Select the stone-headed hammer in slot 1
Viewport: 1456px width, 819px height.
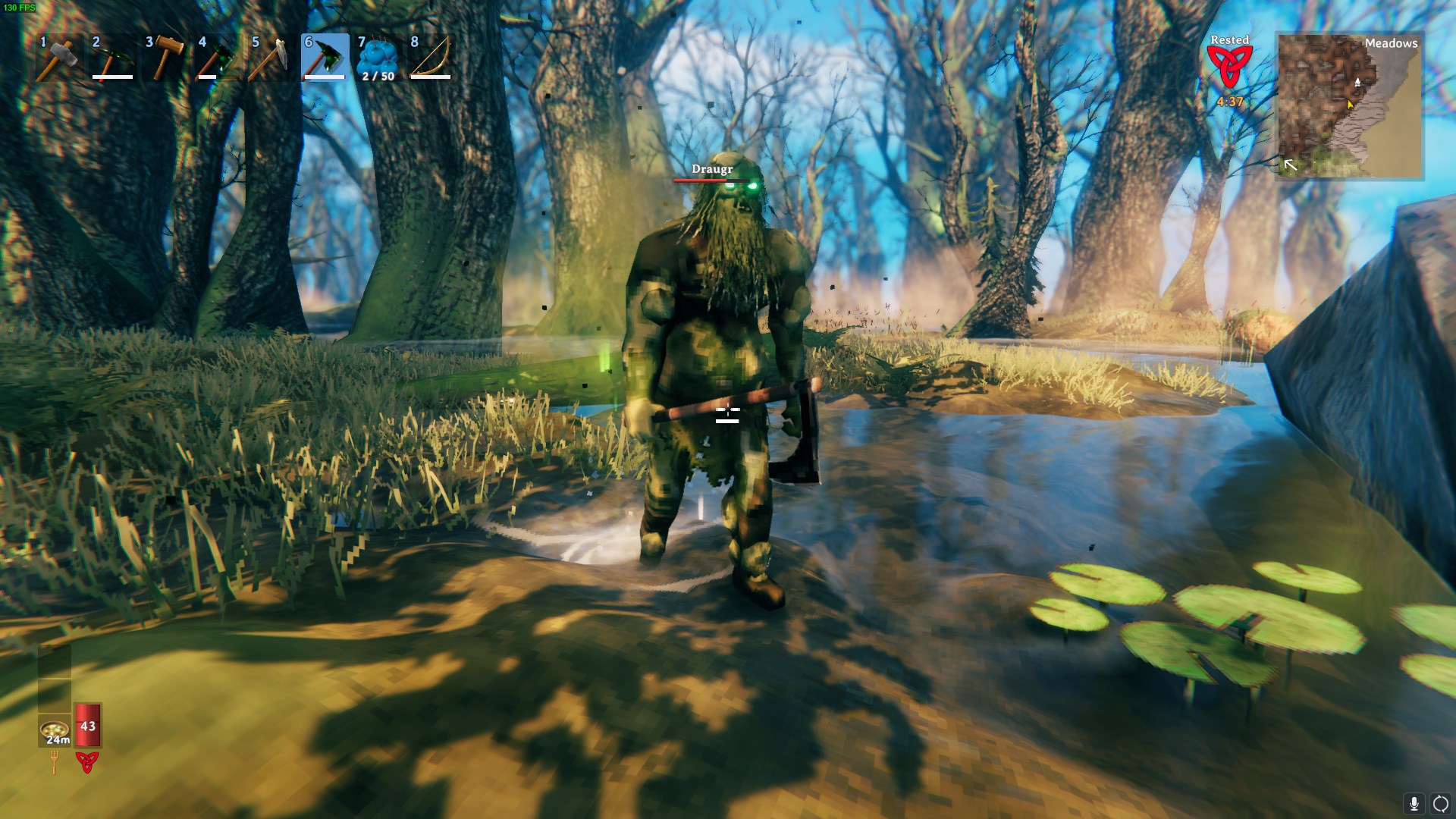(59, 58)
